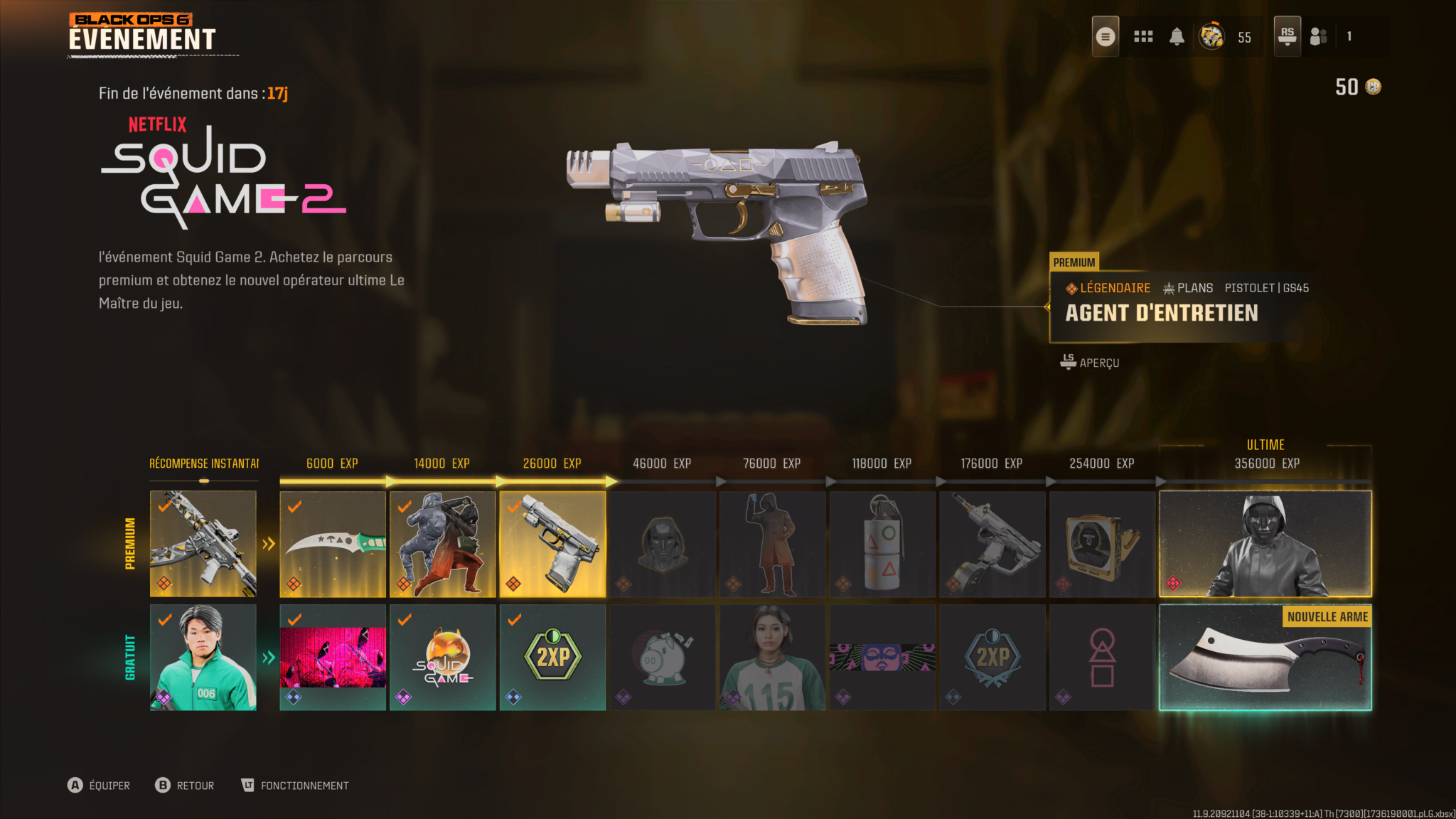Screen dimensions: 1456x819
Task: Open the social friends icon
Action: 1319,36
